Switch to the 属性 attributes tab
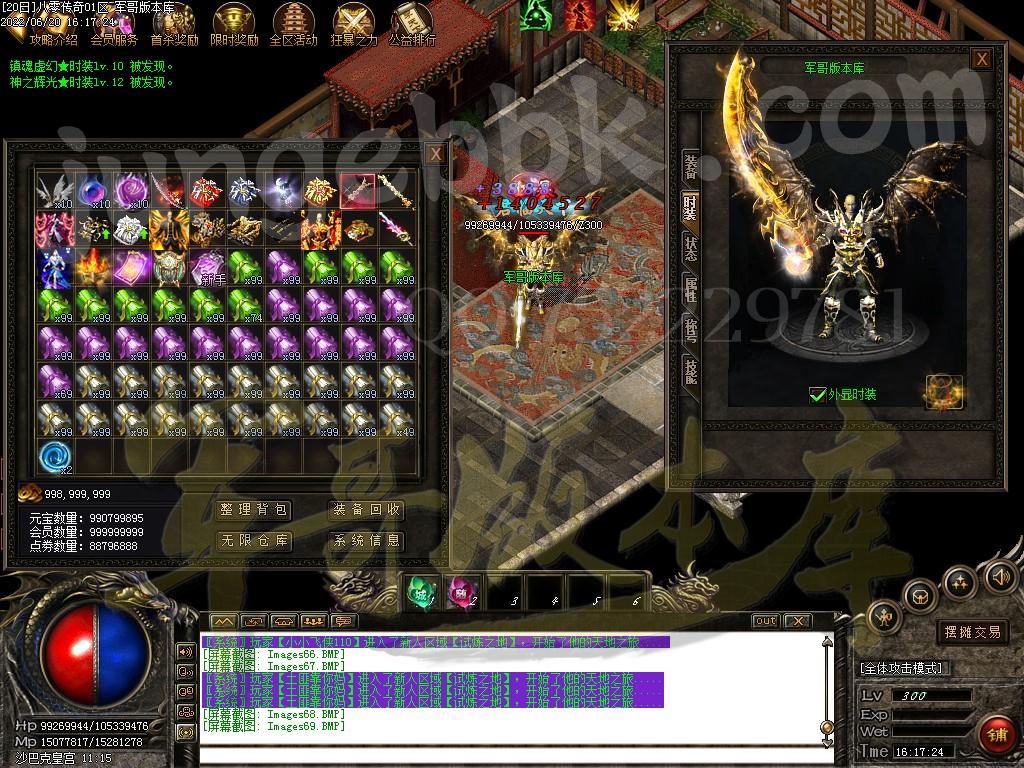This screenshot has height=768, width=1024. pyautogui.click(x=690, y=289)
